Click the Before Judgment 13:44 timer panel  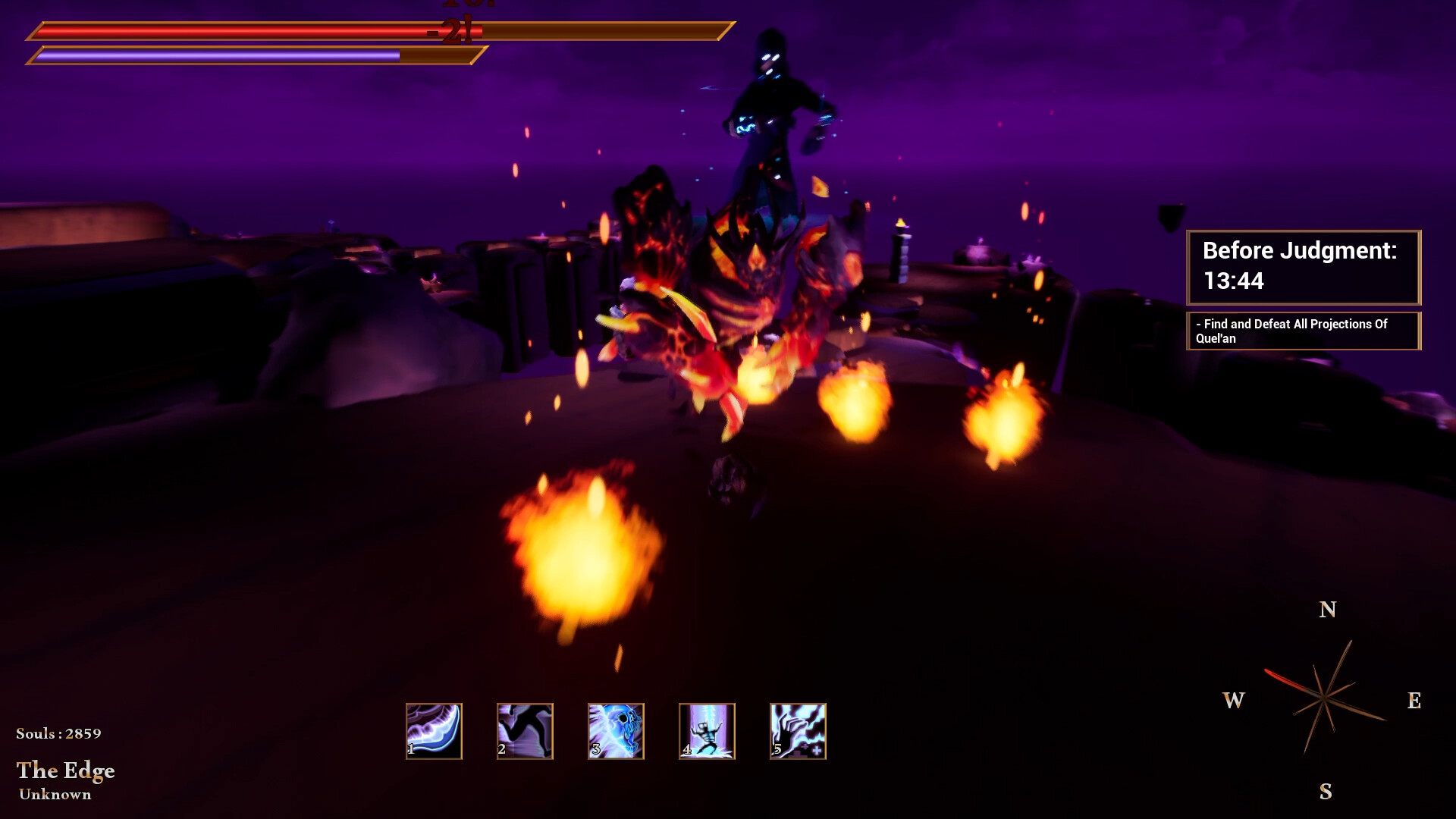[x=1303, y=267]
